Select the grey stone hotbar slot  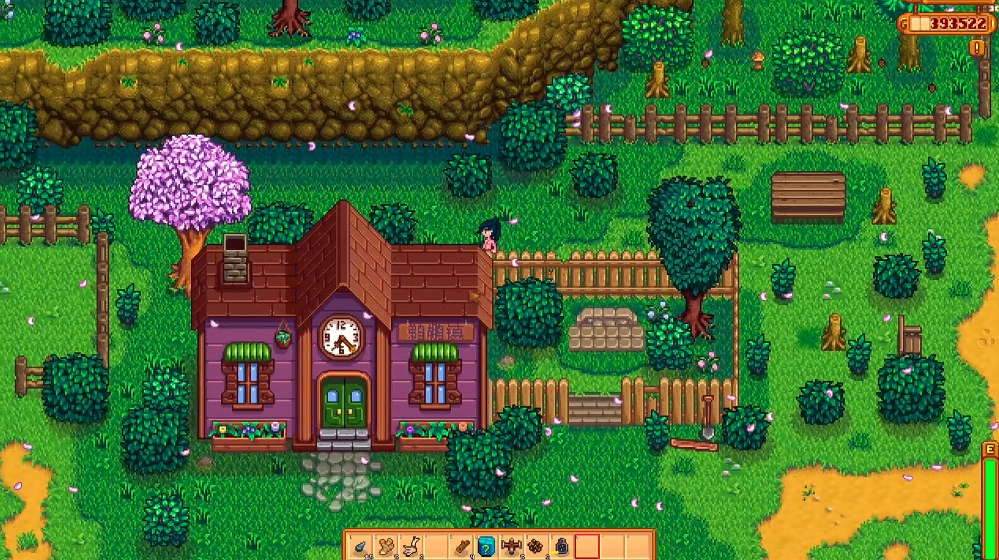tap(360, 547)
